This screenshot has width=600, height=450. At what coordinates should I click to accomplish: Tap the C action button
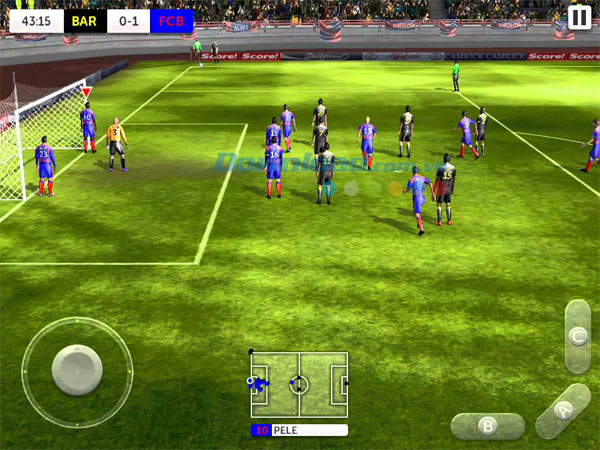pyautogui.click(x=577, y=336)
